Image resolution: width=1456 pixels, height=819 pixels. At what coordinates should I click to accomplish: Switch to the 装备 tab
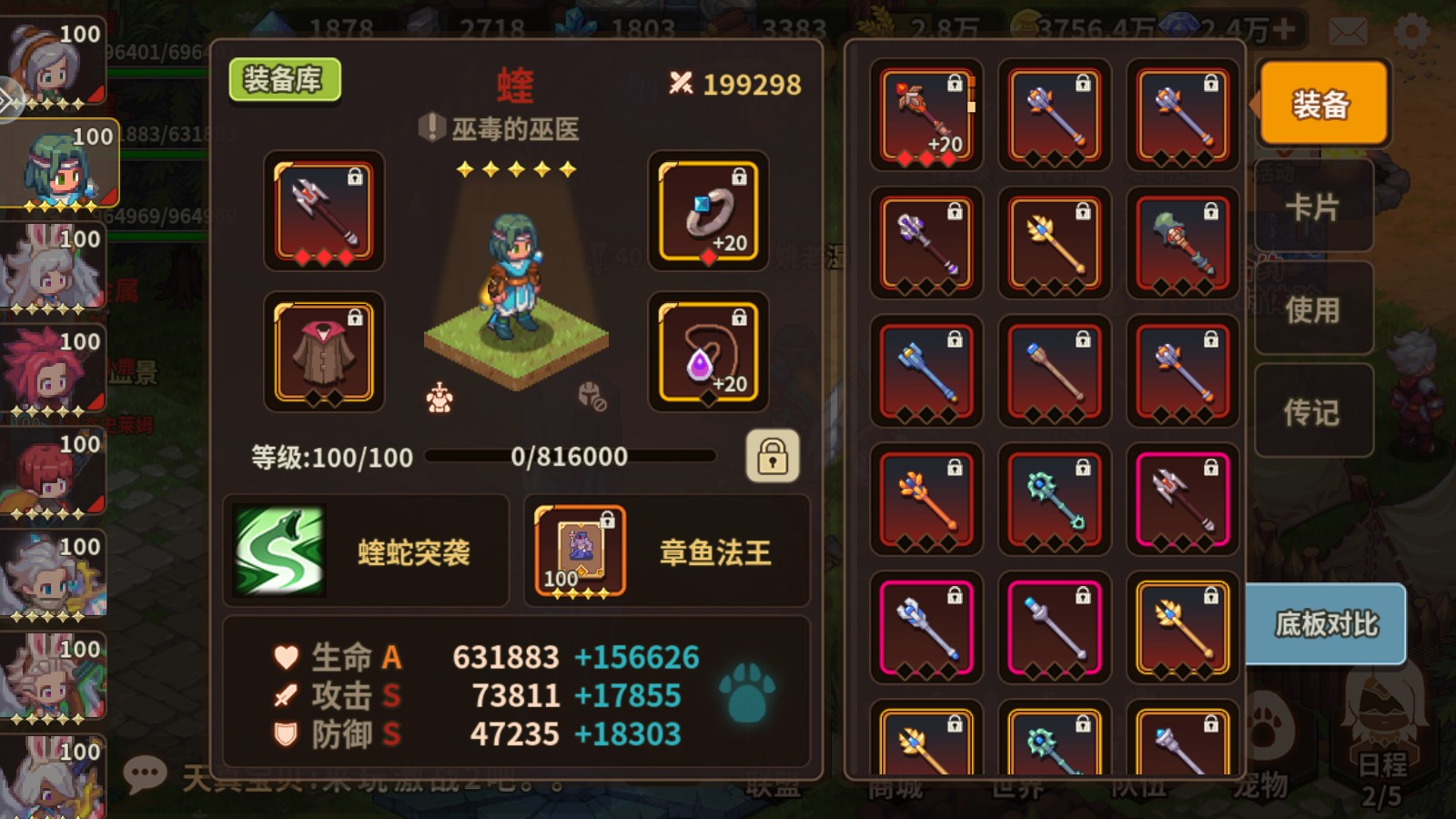click(x=1322, y=104)
